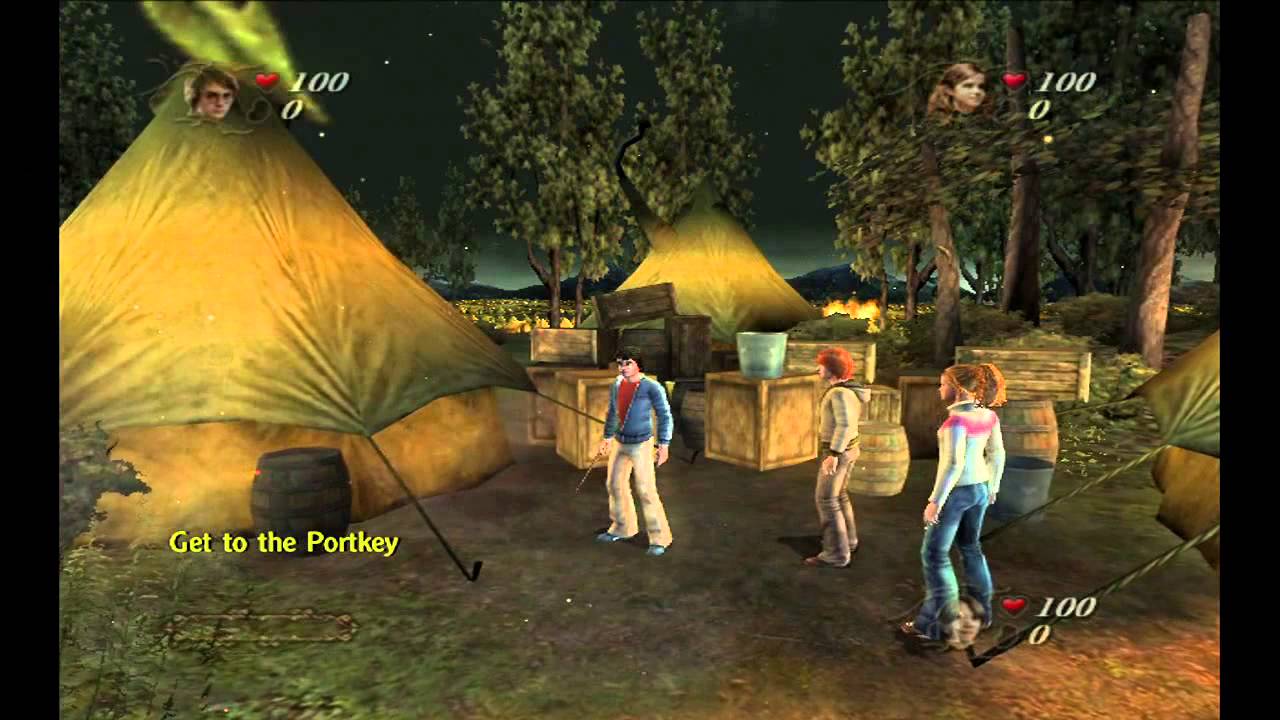Click the heart icon by Ron's health counter
The image size is (1280, 720).
pyautogui.click(x=1013, y=605)
